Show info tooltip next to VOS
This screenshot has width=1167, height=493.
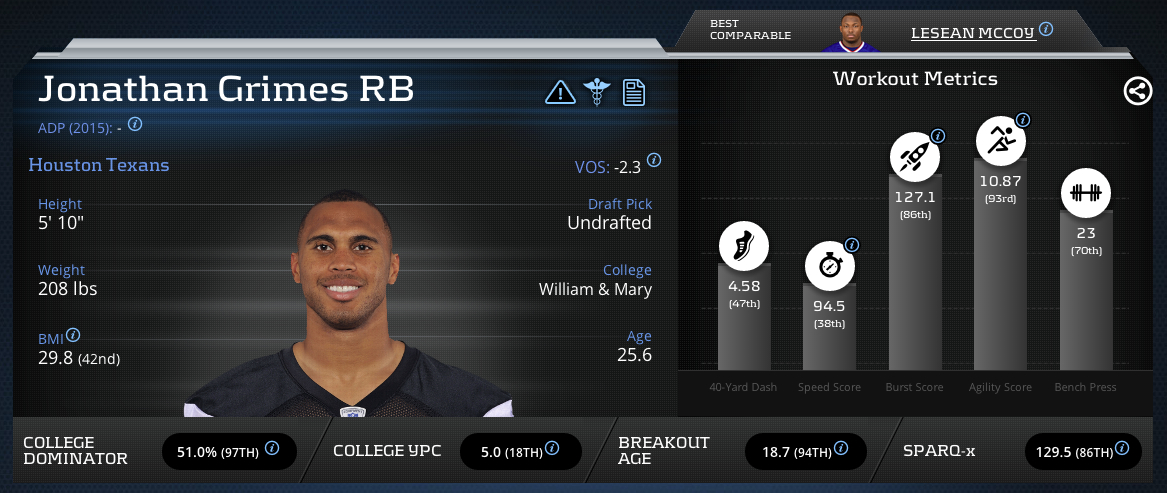pyautogui.click(x=654, y=160)
